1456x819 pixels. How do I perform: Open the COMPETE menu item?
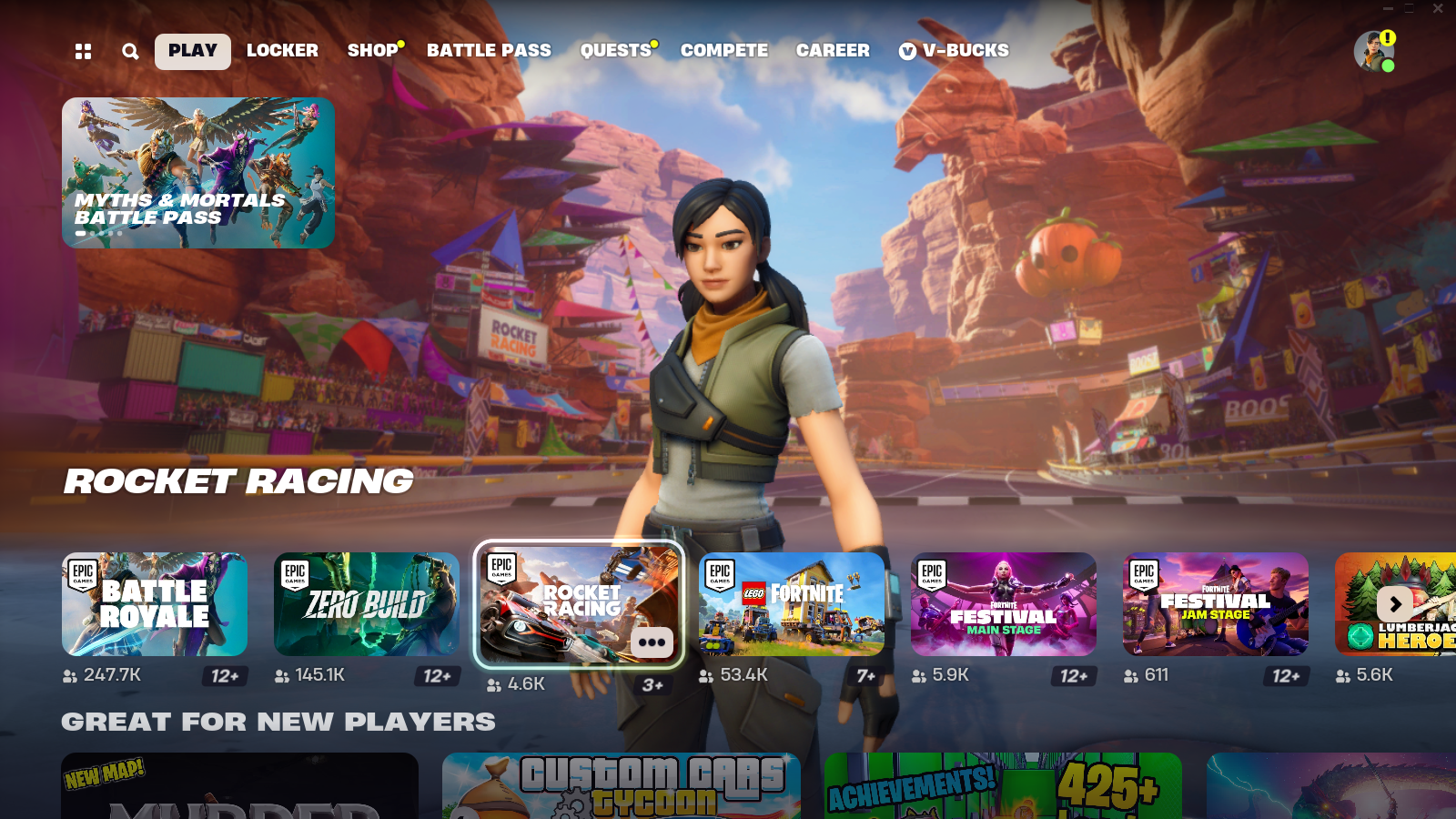pyautogui.click(x=723, y=51)
